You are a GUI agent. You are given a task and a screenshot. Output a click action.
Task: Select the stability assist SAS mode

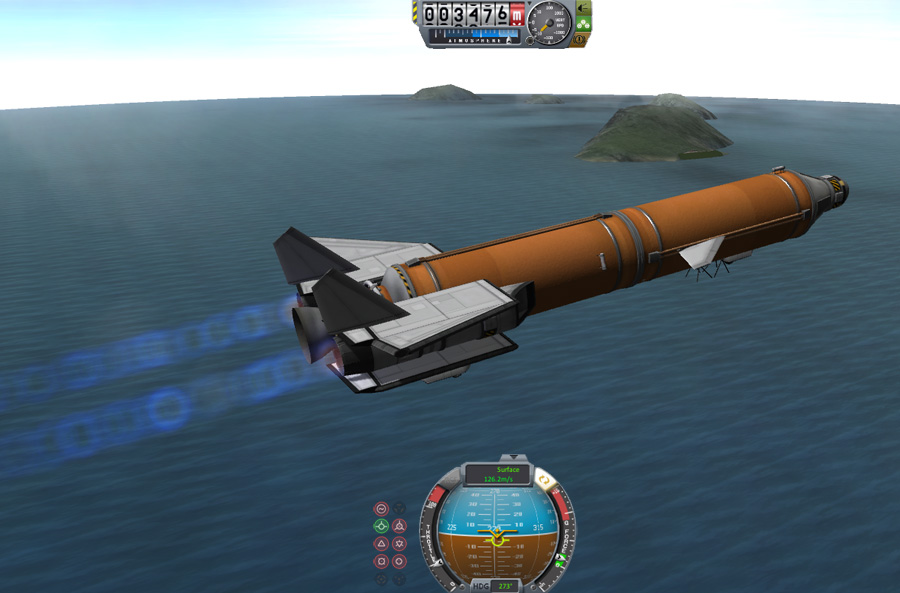tap(381, 508)
